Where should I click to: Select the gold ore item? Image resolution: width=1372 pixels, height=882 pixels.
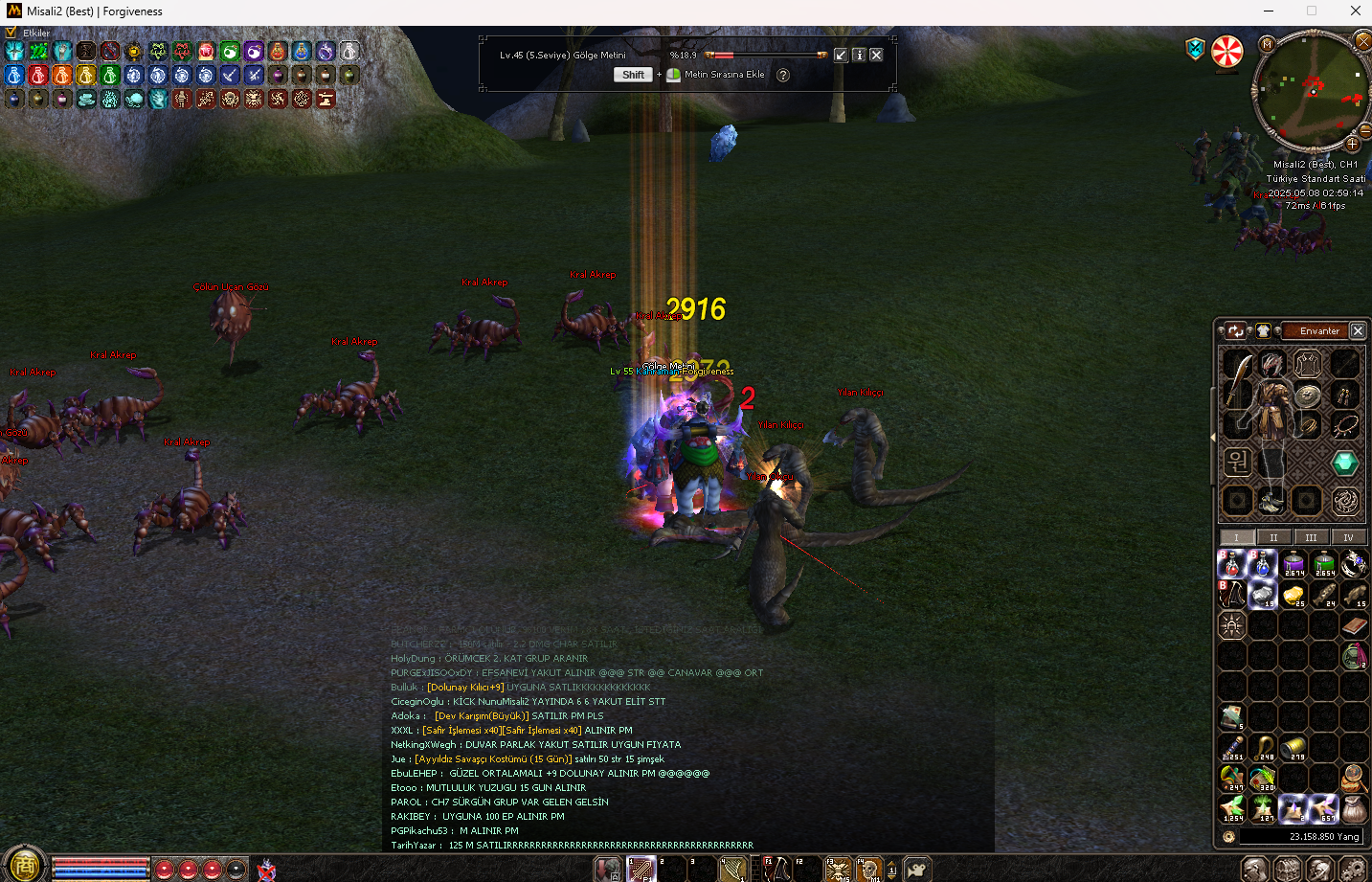(x=1293, y=595)
